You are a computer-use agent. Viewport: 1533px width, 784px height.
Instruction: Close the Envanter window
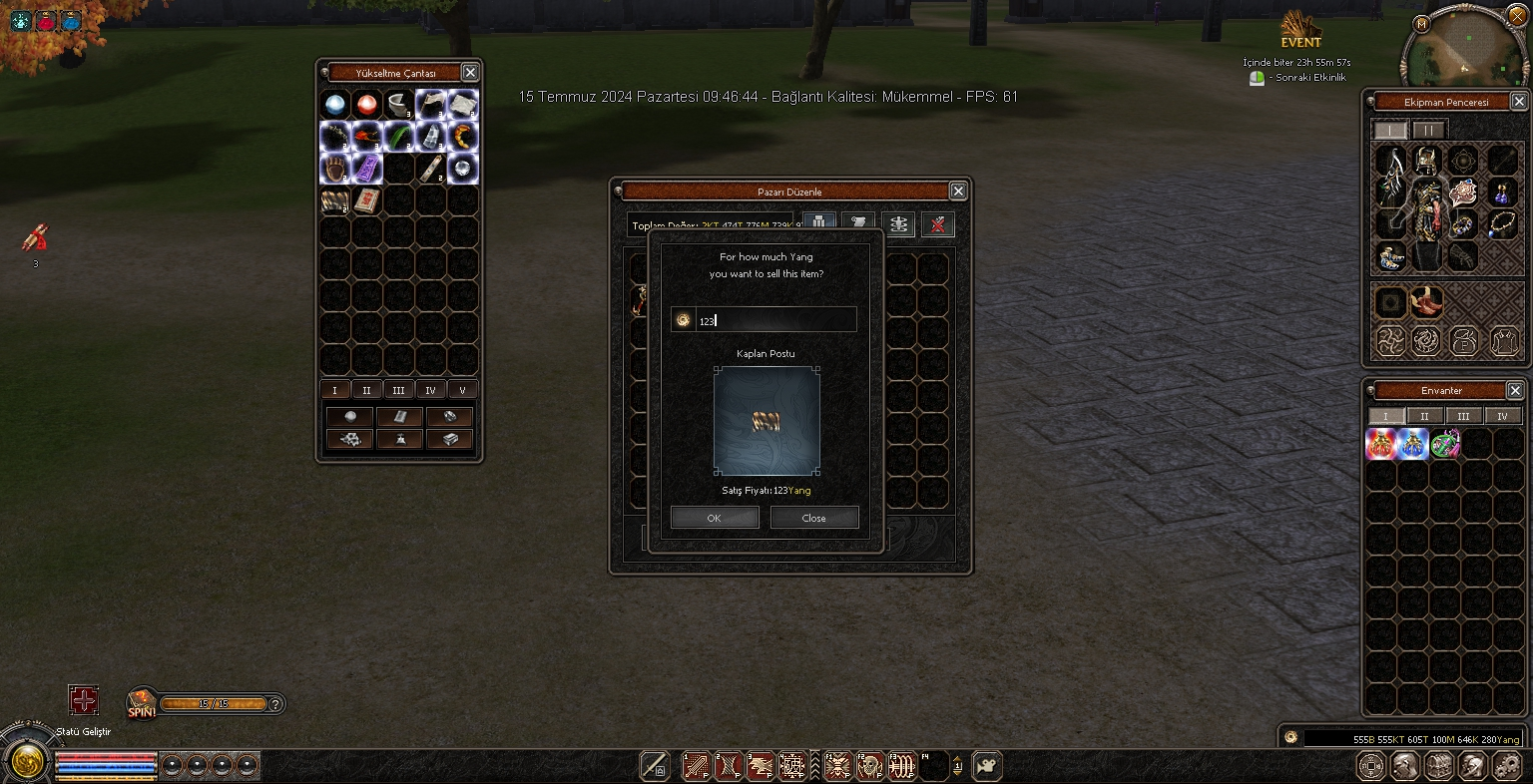click(1515, 390)
